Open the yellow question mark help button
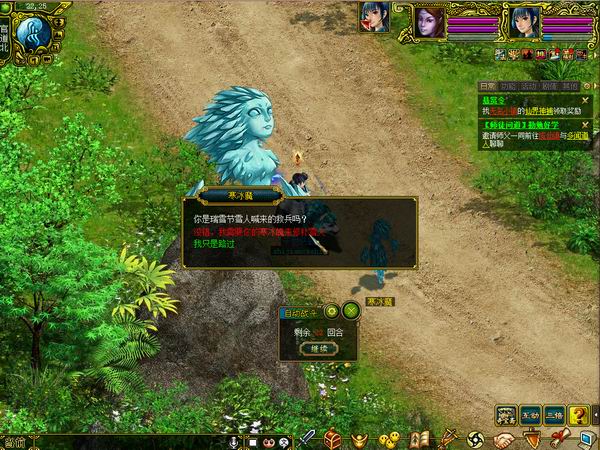This screenshot has height=450, width=600. 579,414
